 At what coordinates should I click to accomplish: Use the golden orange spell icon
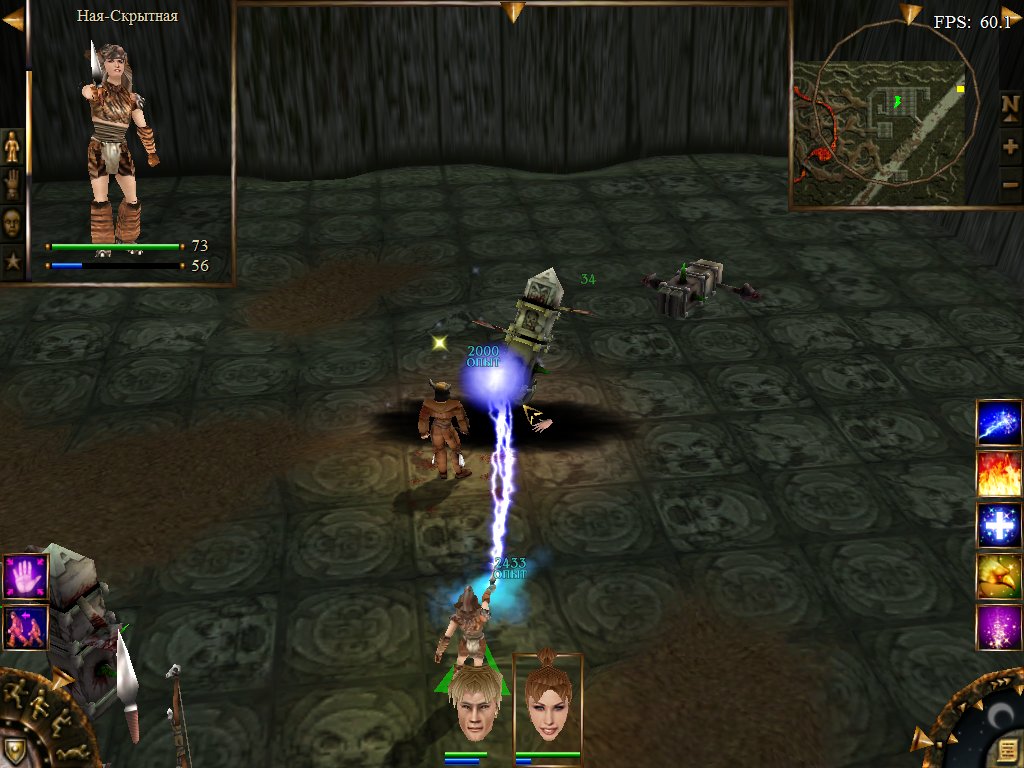999,577
